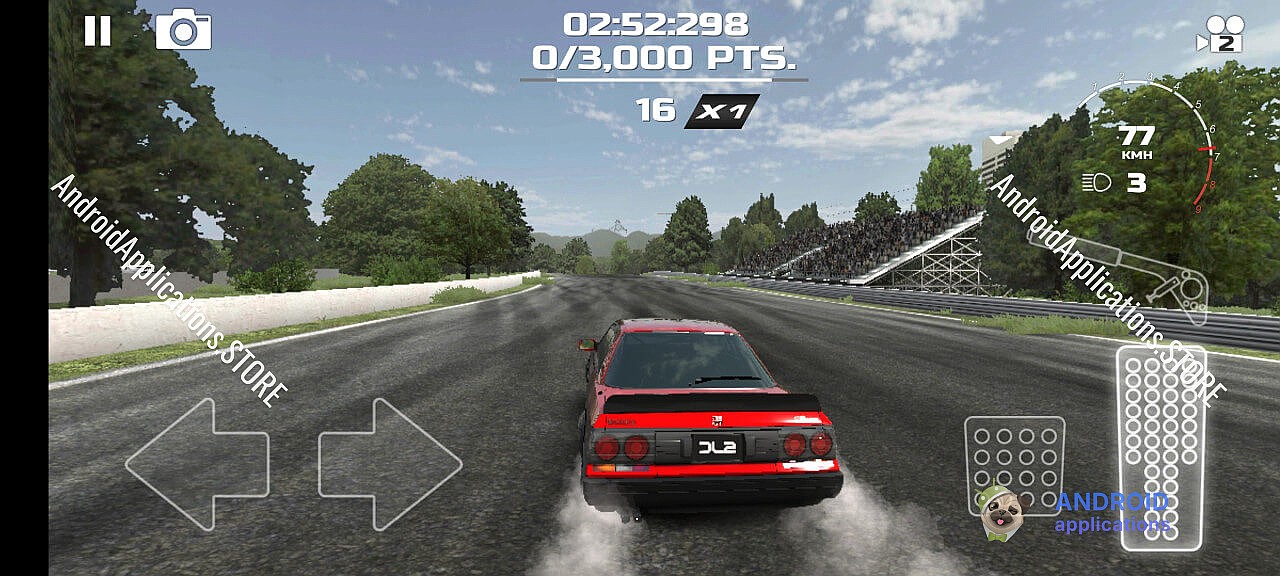The width and height of the screenshot is (1280, 576).
Task: Pause the race
Action: [97, 31]
